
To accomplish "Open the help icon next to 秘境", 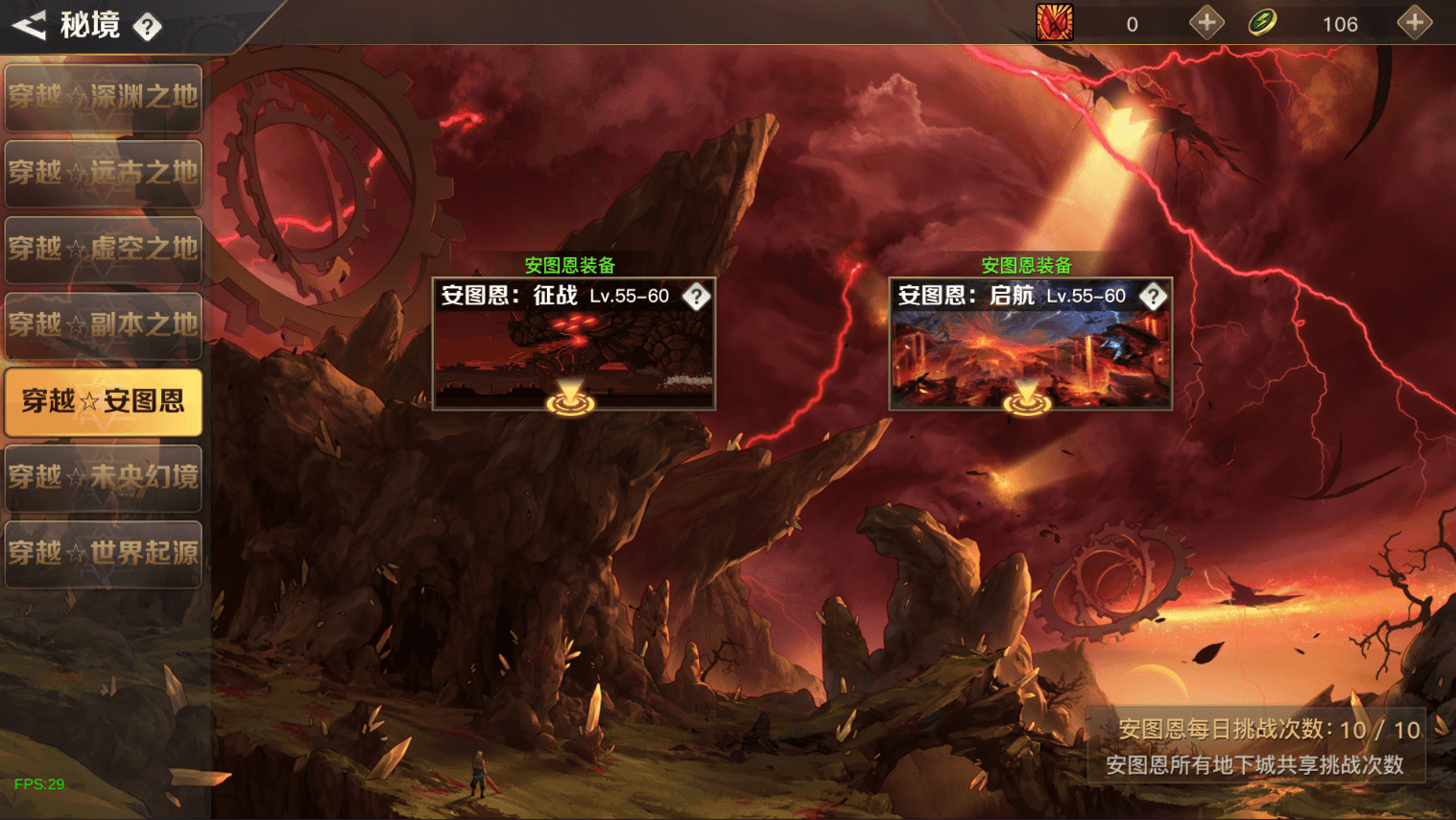I will point(147,27).
